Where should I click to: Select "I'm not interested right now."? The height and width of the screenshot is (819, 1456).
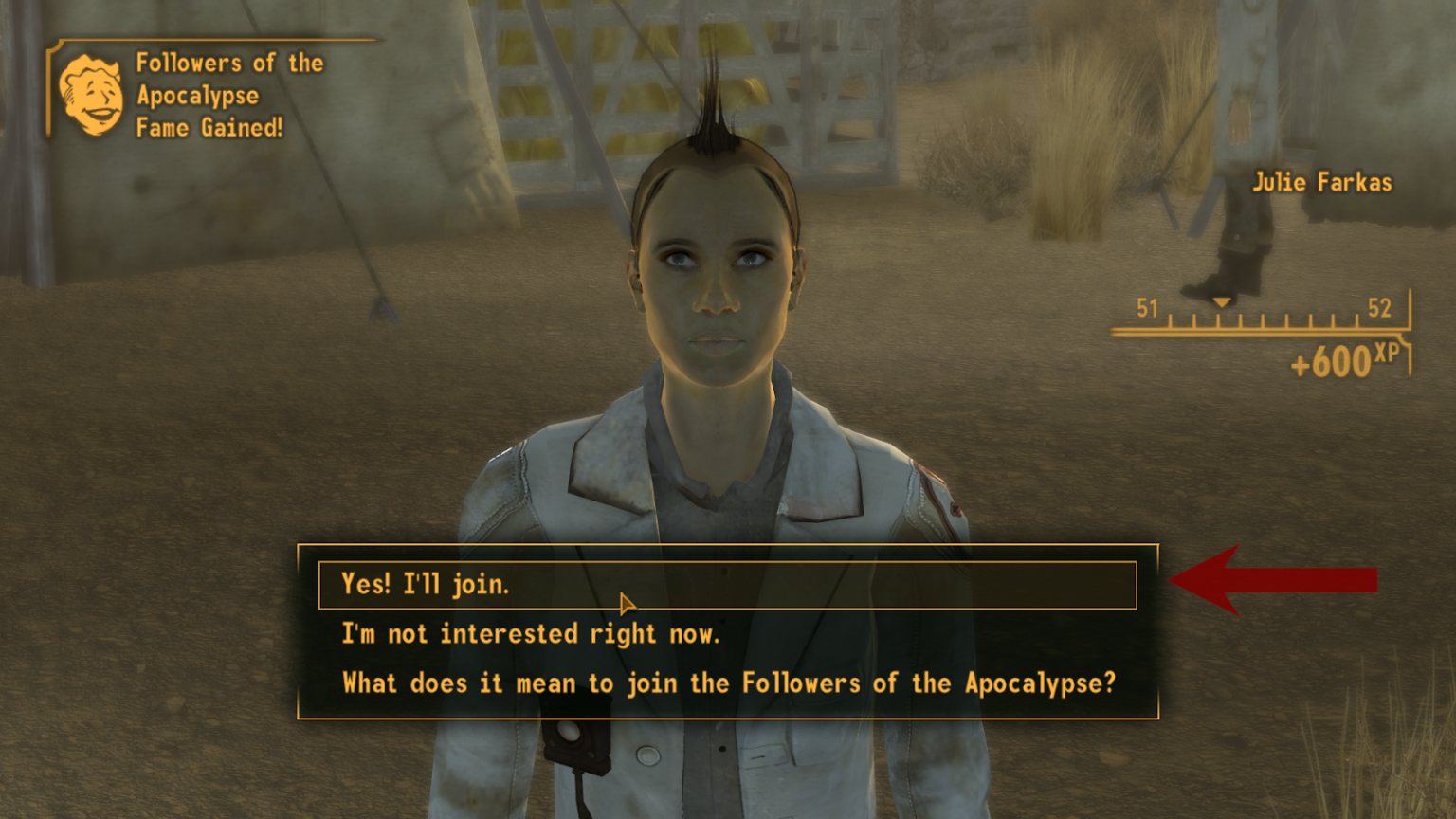531,634
